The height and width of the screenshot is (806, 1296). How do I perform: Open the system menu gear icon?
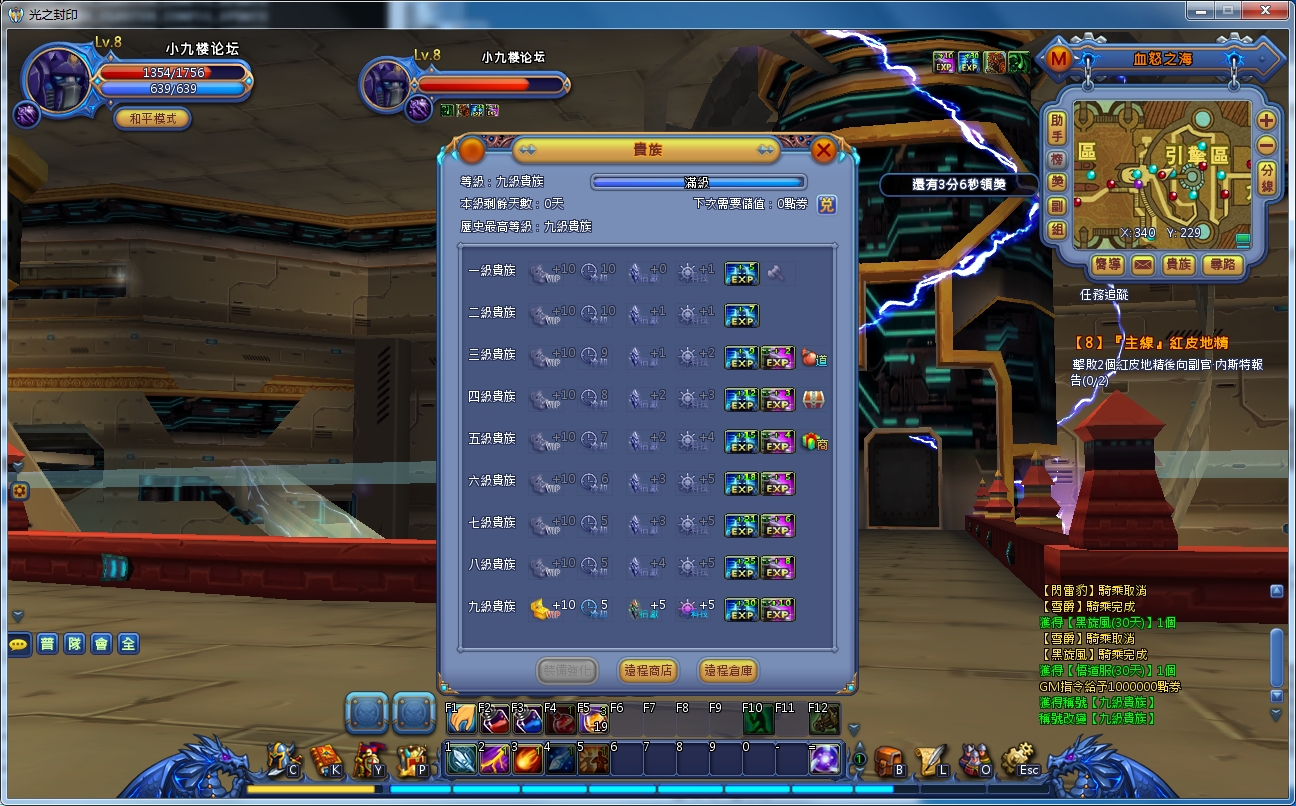click(1017, 760)
